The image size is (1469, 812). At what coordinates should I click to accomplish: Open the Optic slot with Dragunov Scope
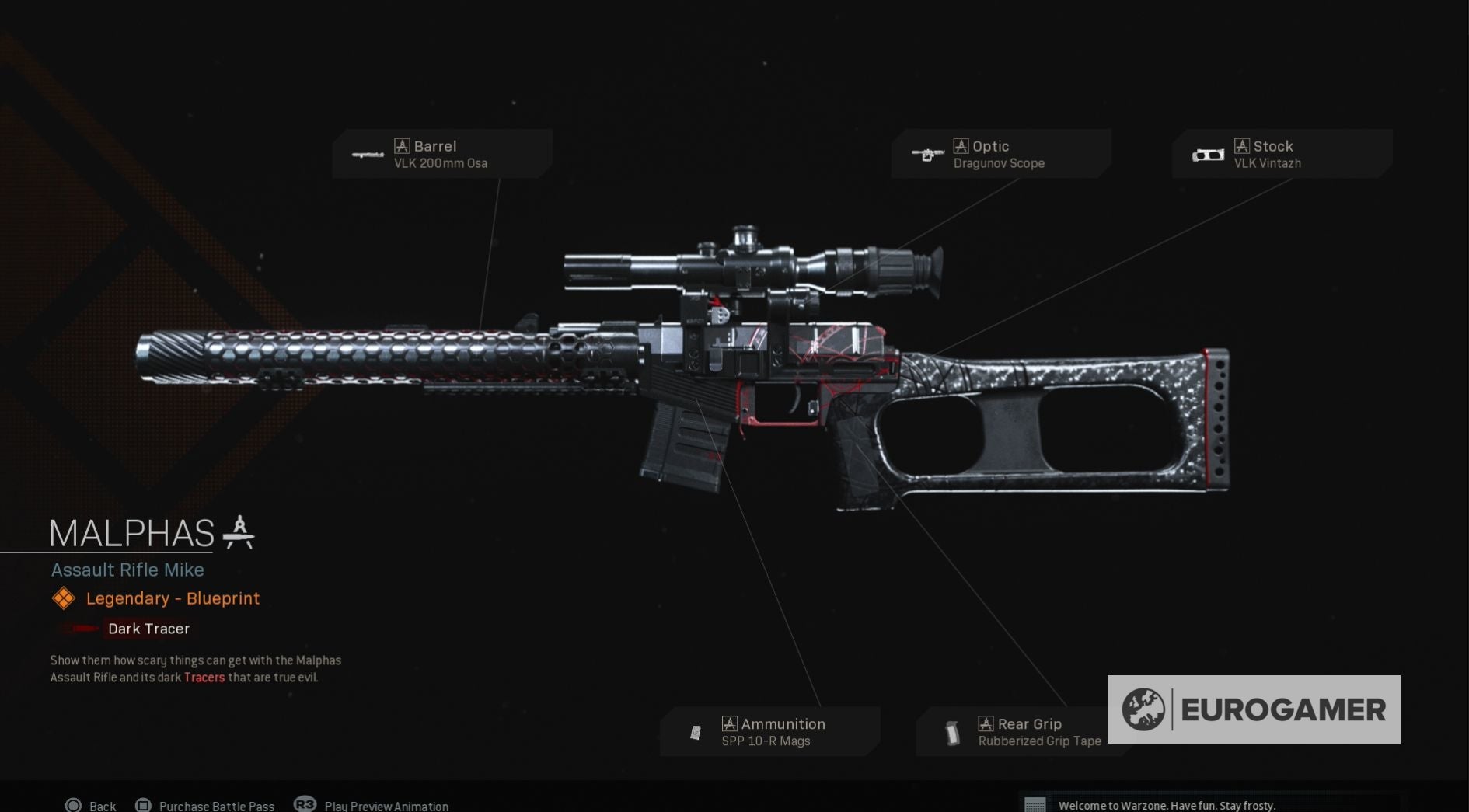click(x=1000, y=154)
